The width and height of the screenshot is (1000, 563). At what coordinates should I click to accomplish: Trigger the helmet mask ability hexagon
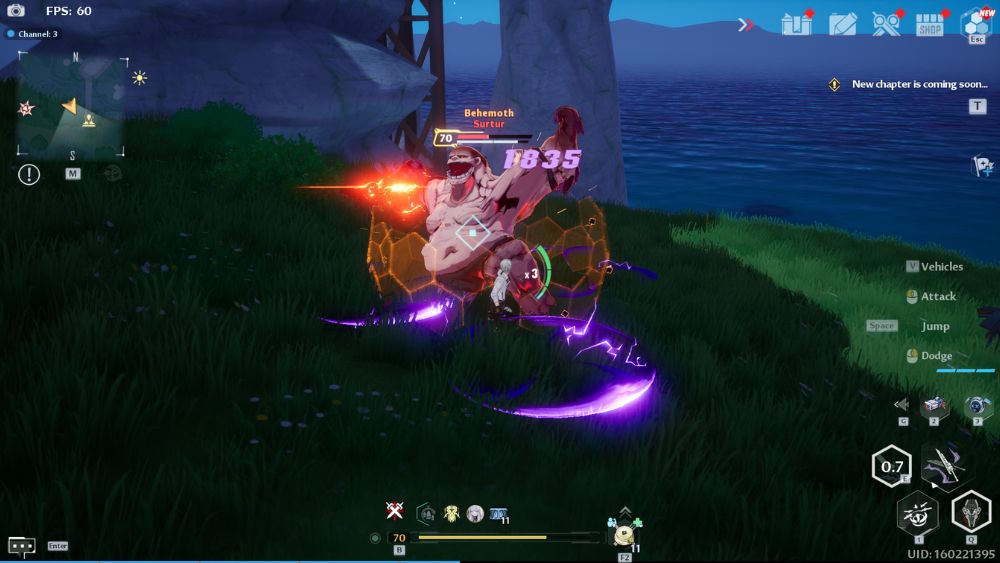click(x=970, y=512)
